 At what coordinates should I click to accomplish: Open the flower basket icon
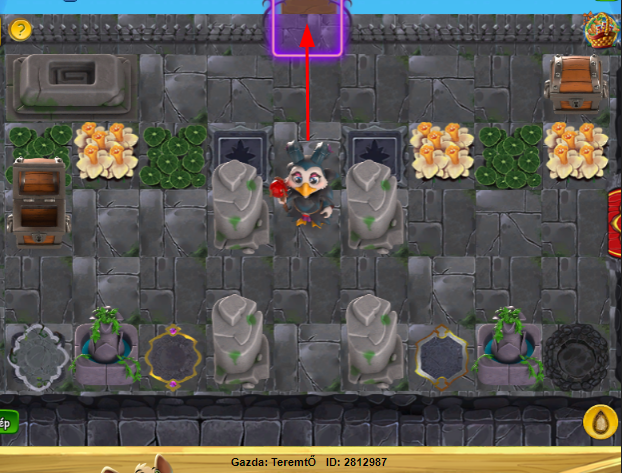601,30
